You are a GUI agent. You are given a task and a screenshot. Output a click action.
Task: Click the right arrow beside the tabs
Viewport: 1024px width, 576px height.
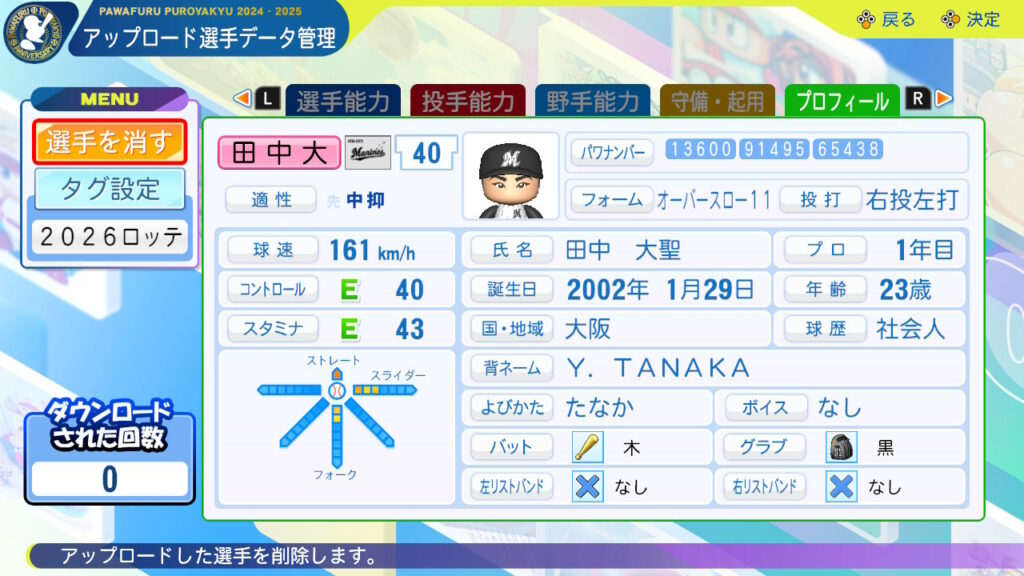coord(943,98)
